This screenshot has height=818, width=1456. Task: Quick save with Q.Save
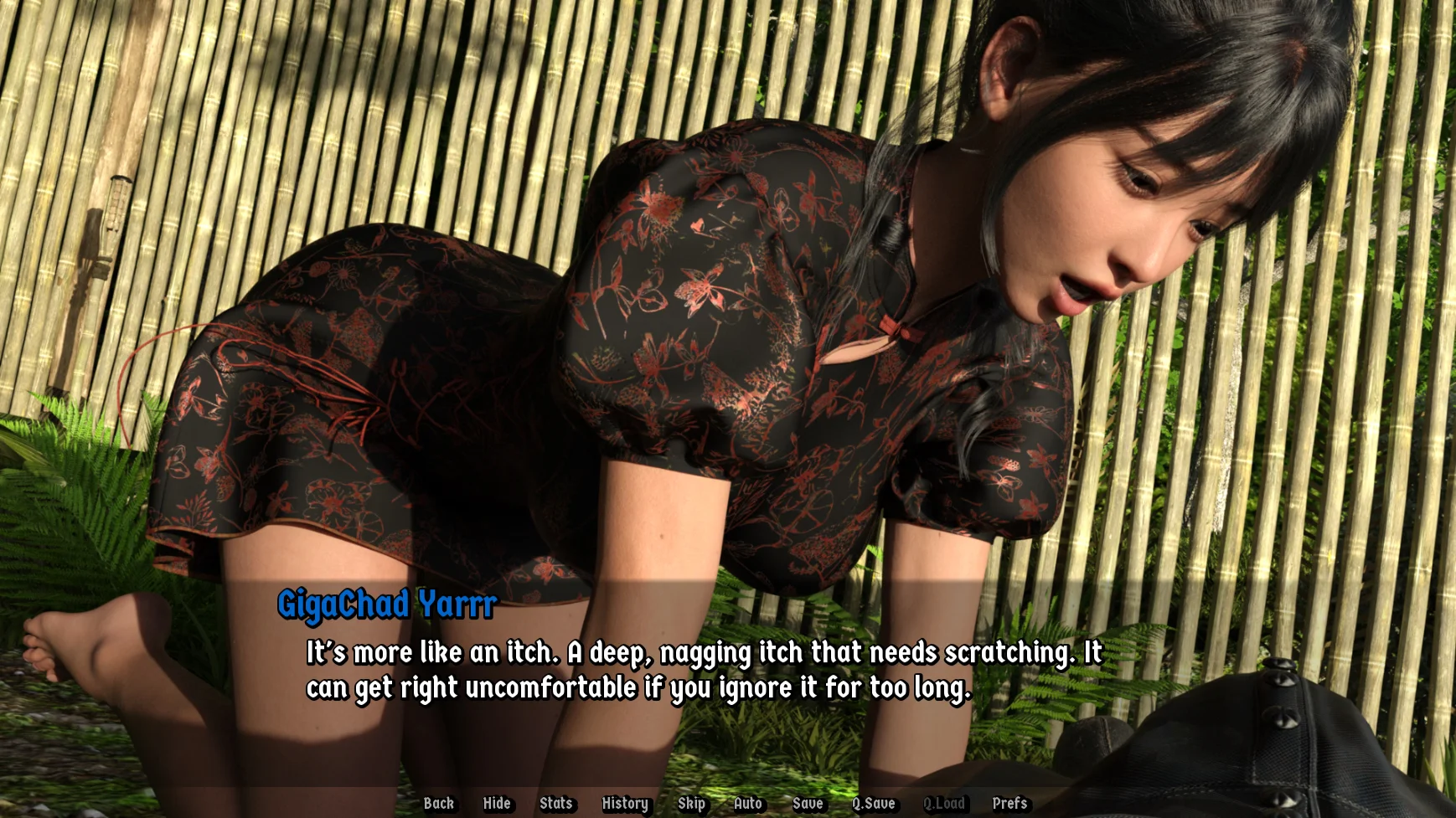click(874, 804)
